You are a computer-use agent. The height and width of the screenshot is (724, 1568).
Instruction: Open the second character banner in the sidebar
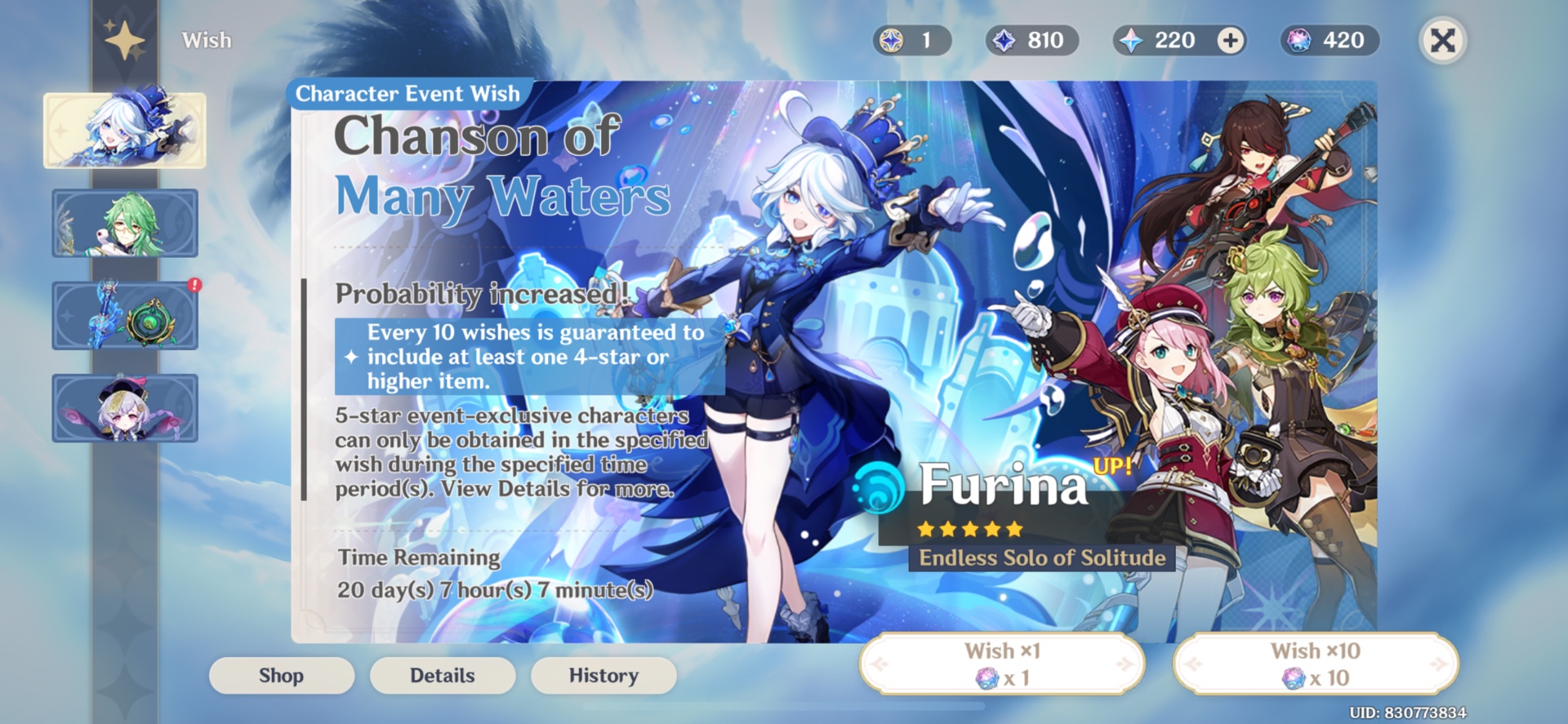click(124, 223)
